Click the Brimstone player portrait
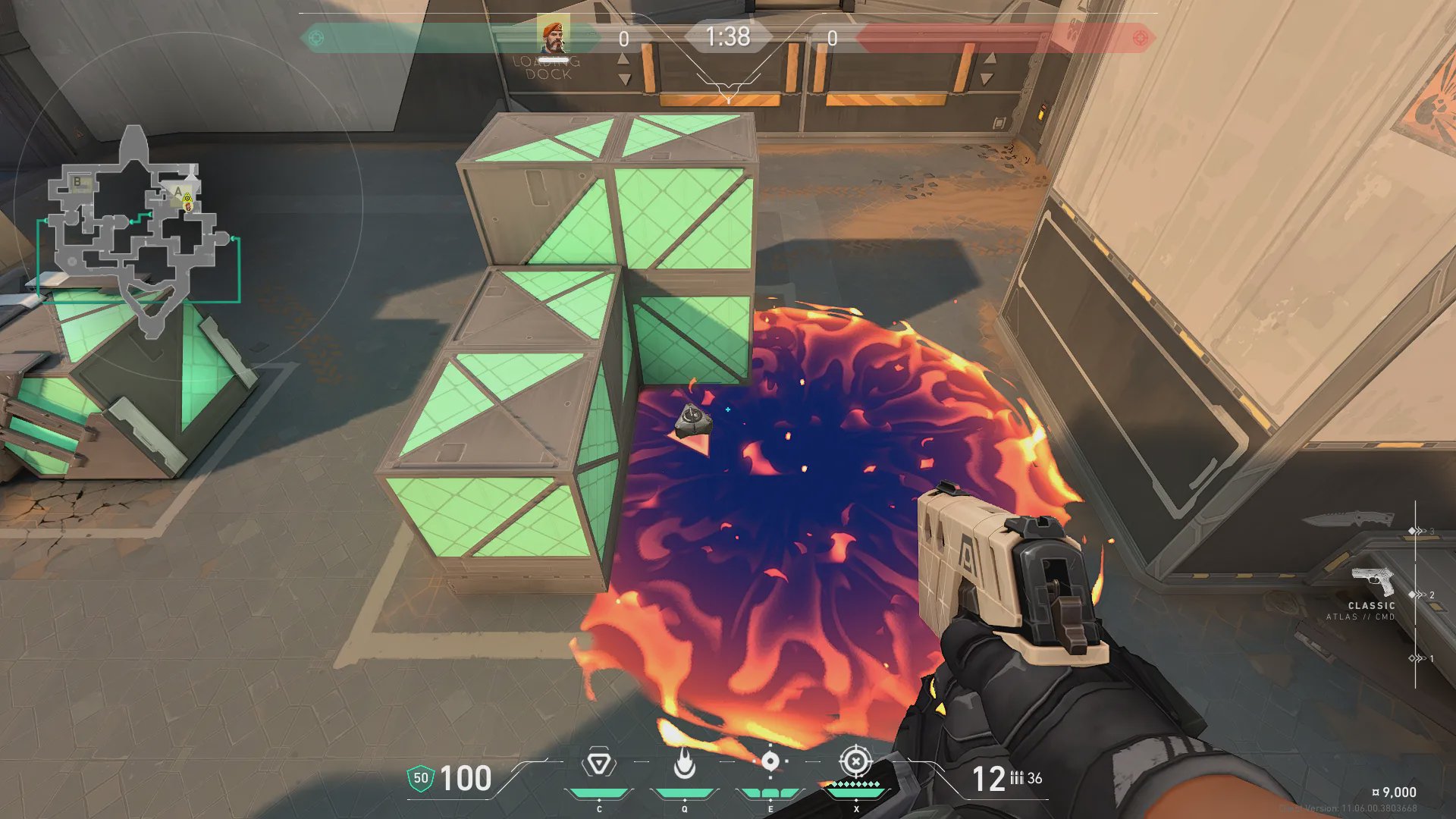This screenshot has height=819, width=1456. (x=554, y=37)
